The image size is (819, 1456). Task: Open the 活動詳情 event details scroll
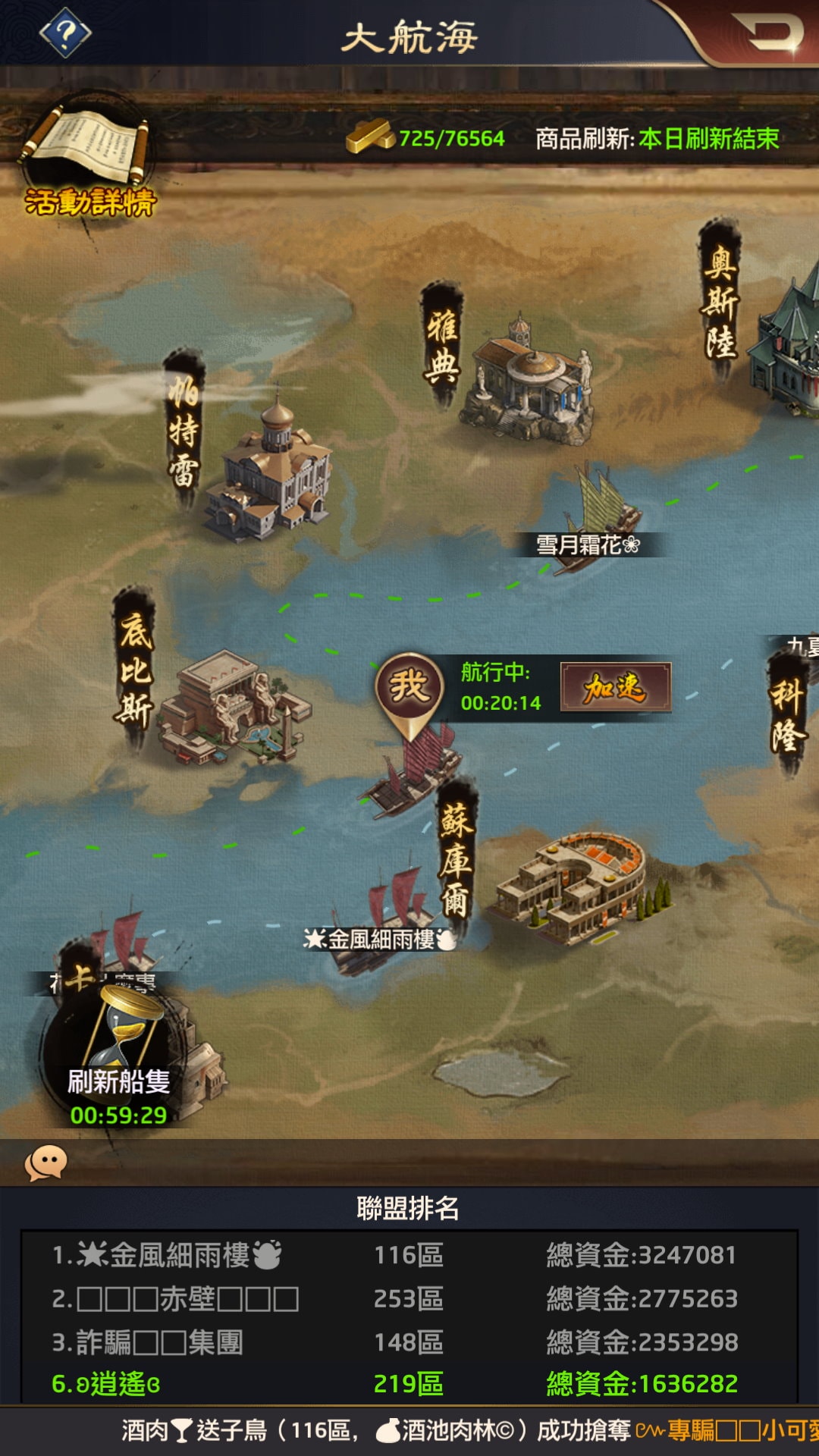89,159
